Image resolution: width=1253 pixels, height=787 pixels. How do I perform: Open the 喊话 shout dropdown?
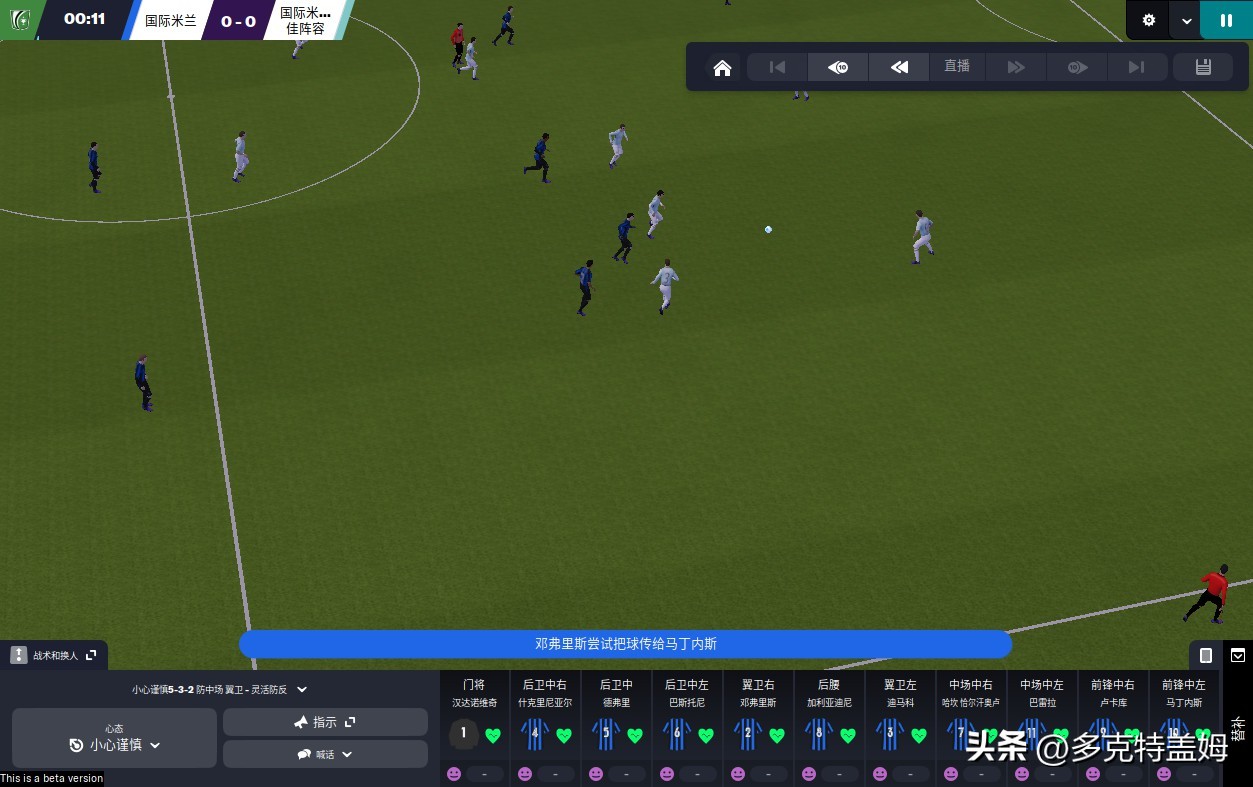tap(325, 754)
